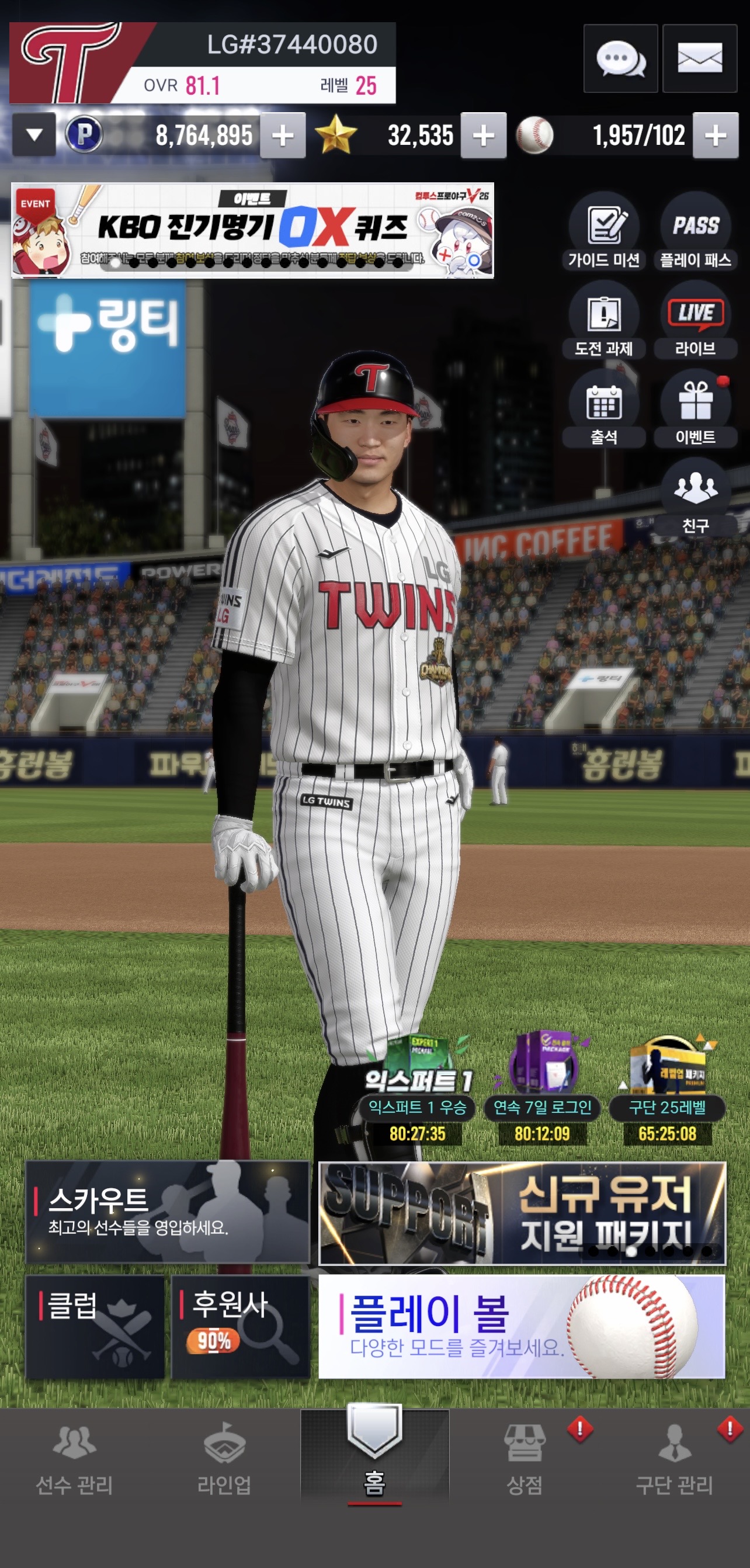Open the 스카우트 scout menu
Screen dimensions: 750x1568
[x=168, y=1211]
